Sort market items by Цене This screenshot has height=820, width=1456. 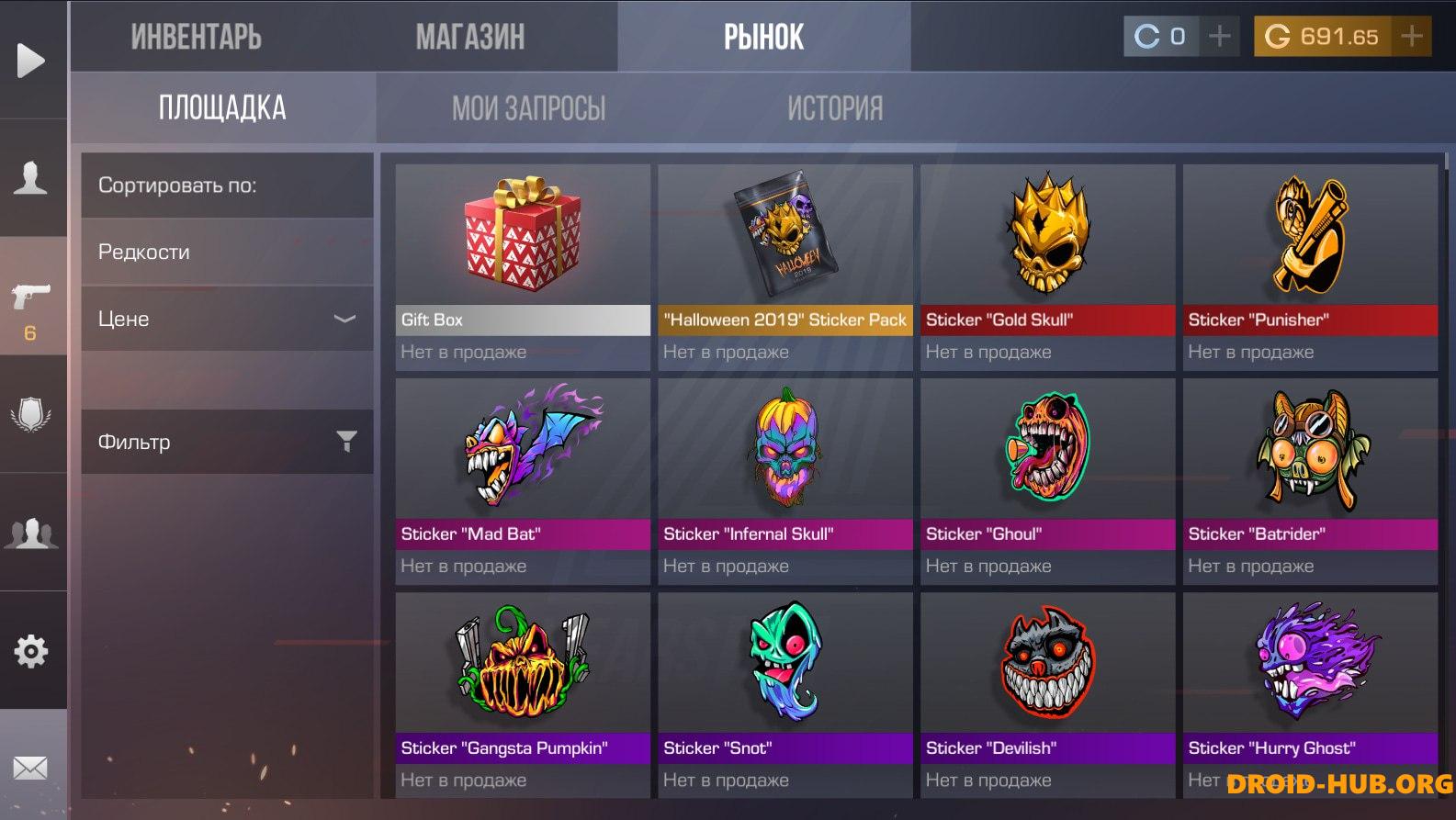point(227,319)
